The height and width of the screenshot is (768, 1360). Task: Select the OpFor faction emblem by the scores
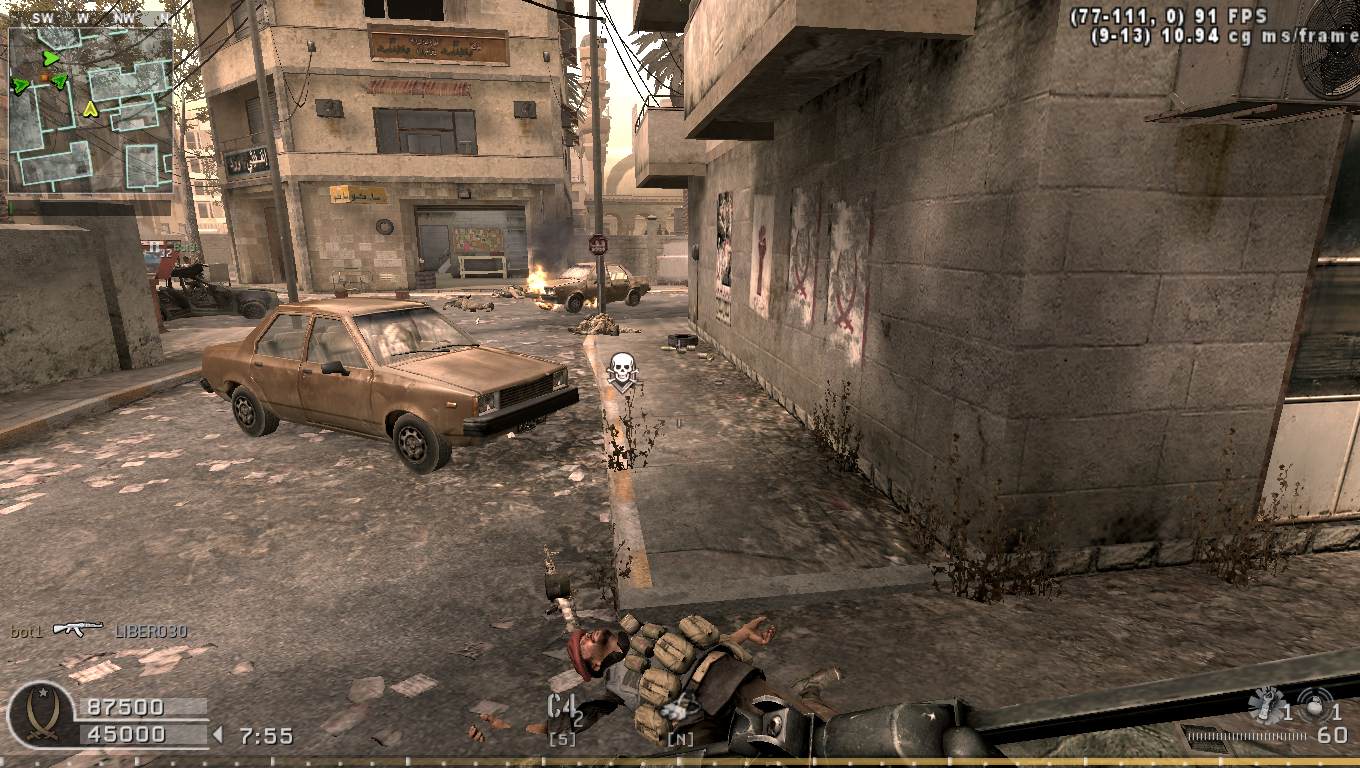[x=41, y=714]
